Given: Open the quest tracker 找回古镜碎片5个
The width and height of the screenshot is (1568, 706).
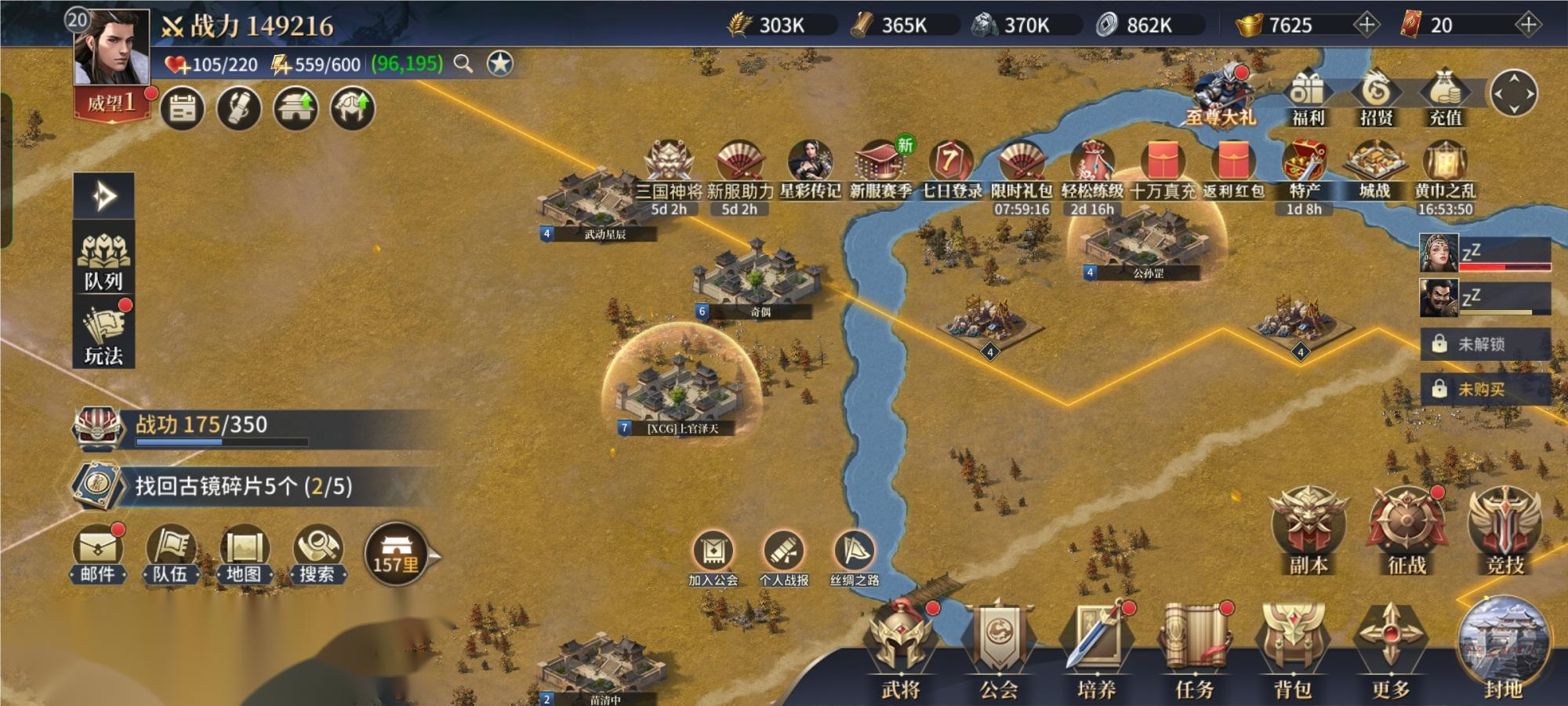Looking at the screenshot, I should (243, 486).
